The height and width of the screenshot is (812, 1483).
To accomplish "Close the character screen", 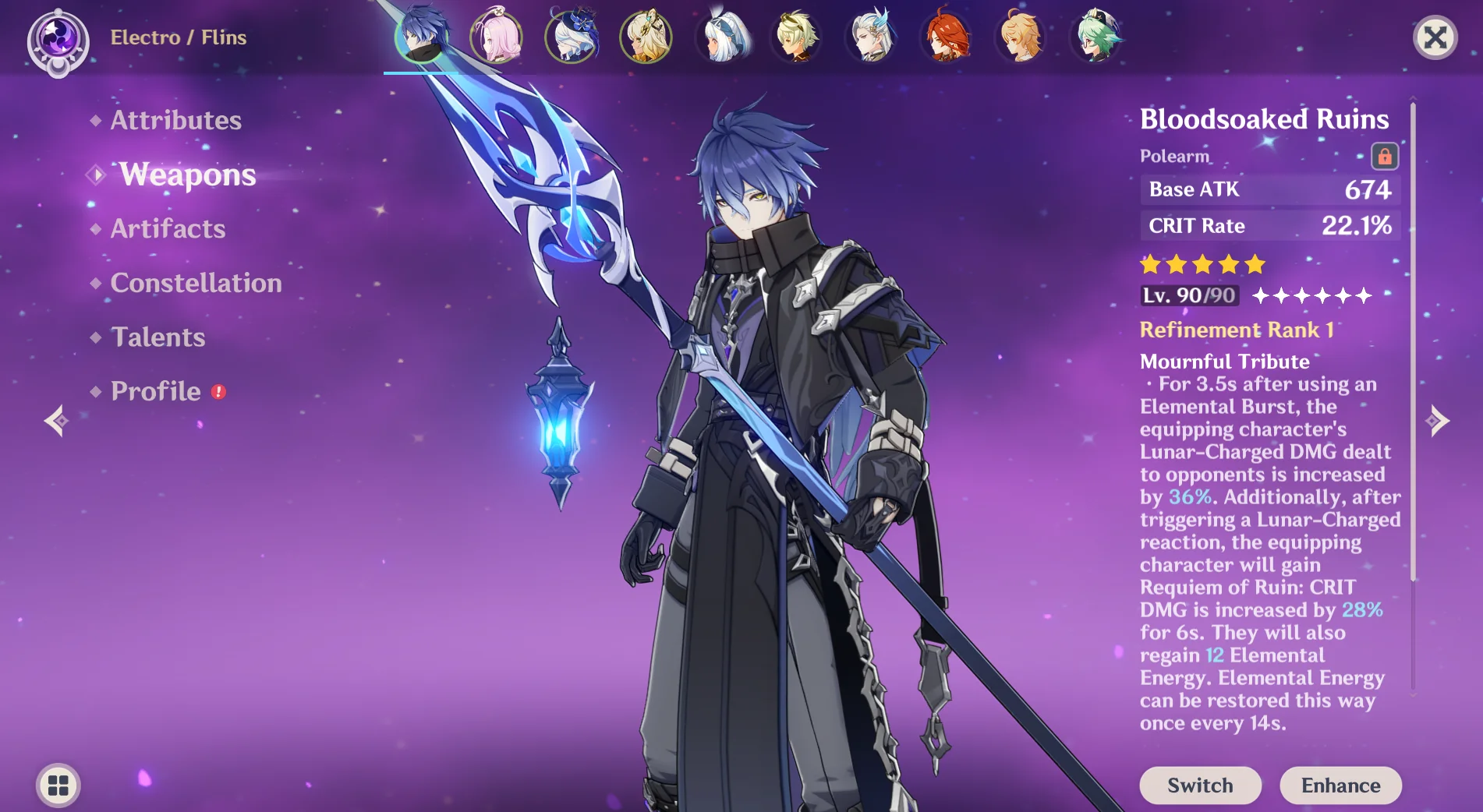I will click(x=1435, y=37).
